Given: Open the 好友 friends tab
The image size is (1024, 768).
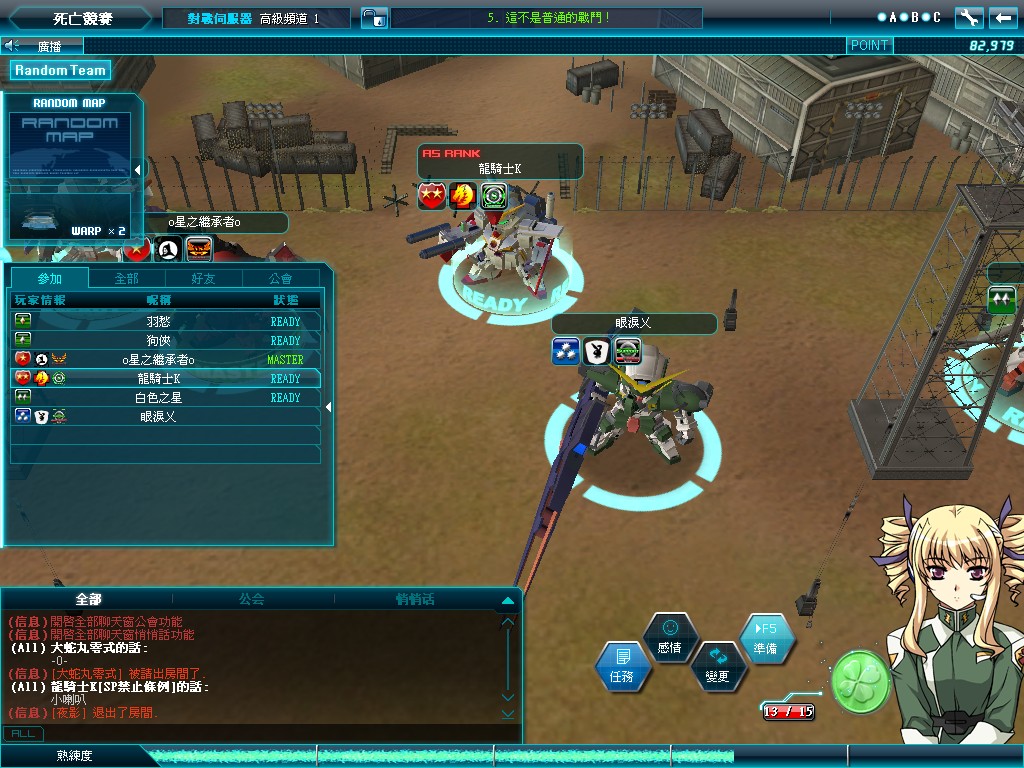Looking at the screenshot, I should point(203,278).
